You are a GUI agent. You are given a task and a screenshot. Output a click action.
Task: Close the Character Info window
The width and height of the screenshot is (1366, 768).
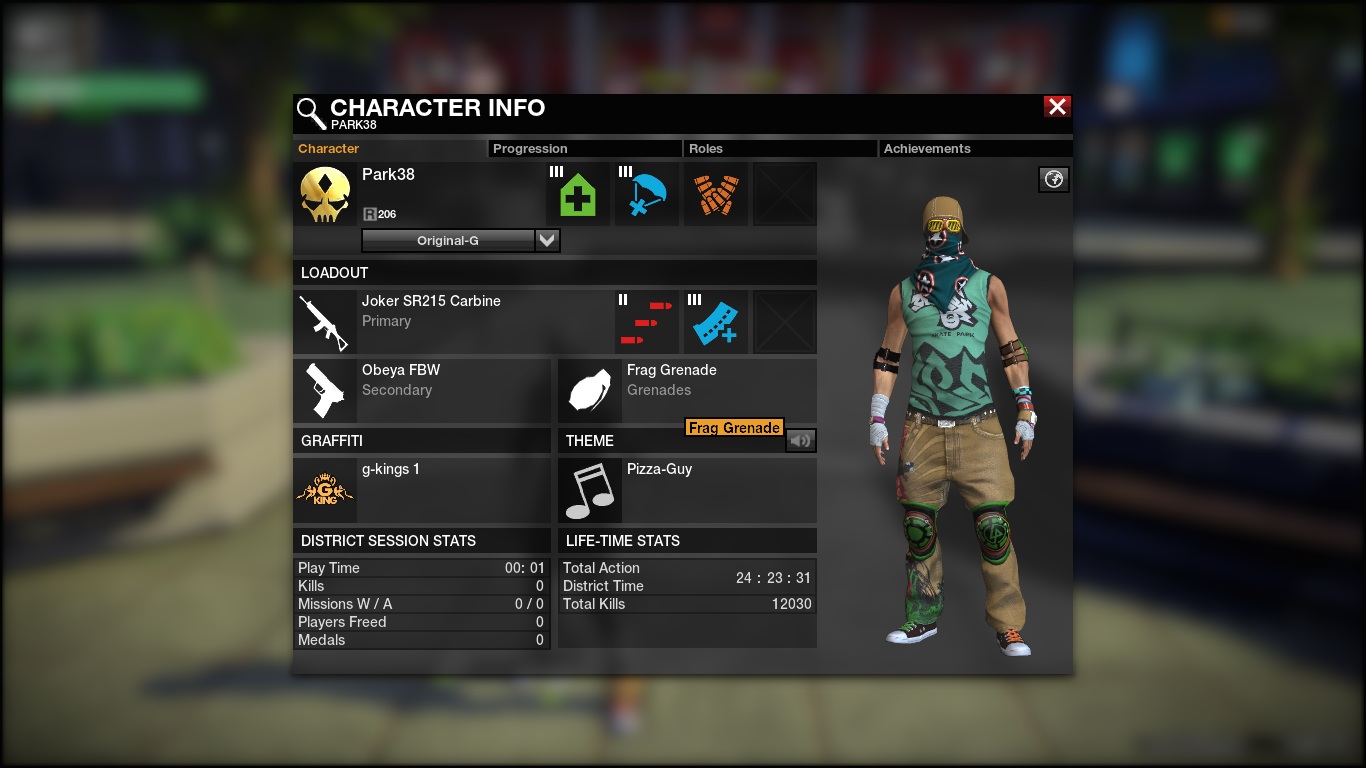[x=1057, y=107]
